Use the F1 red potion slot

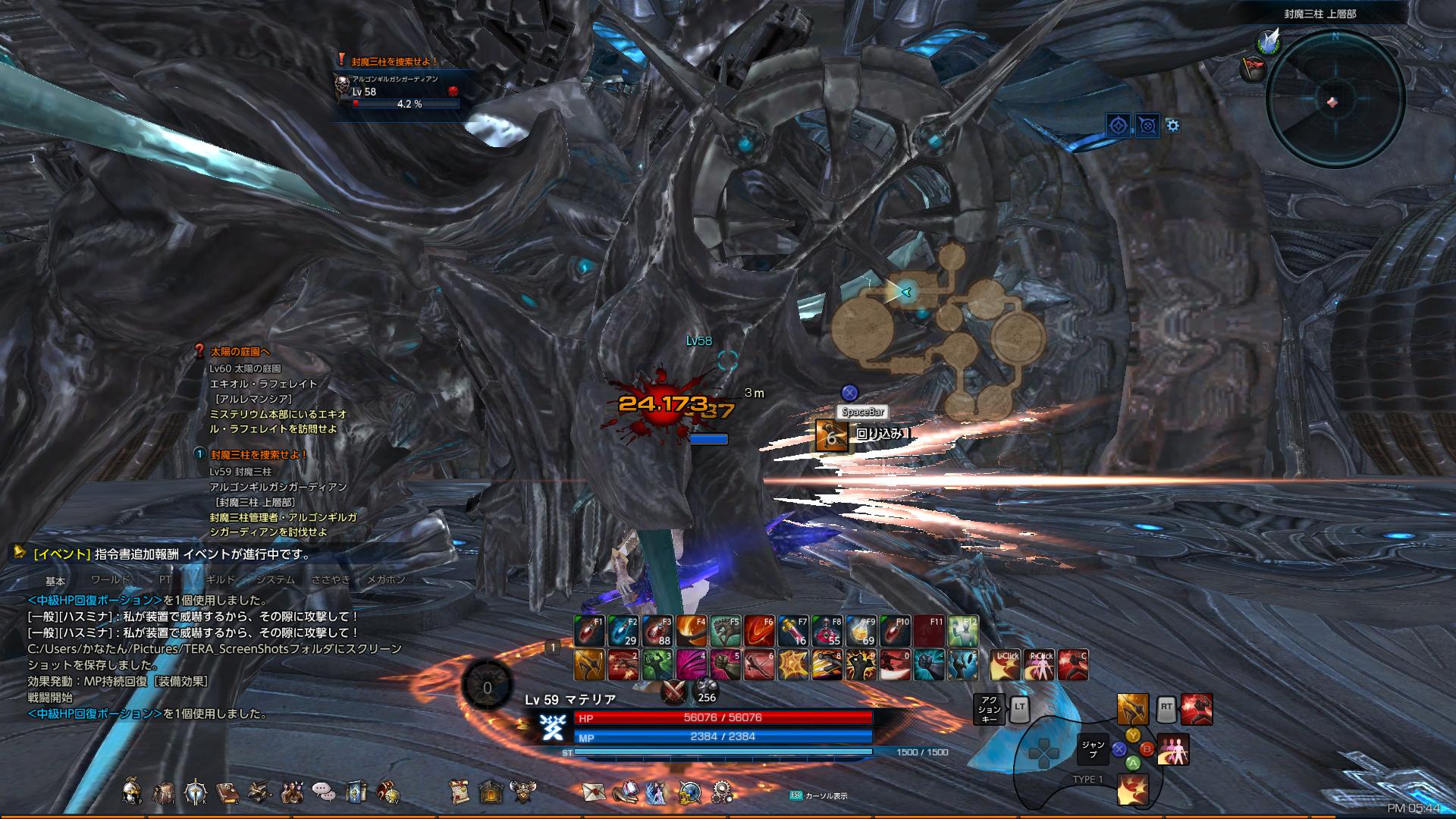point(588,631)
